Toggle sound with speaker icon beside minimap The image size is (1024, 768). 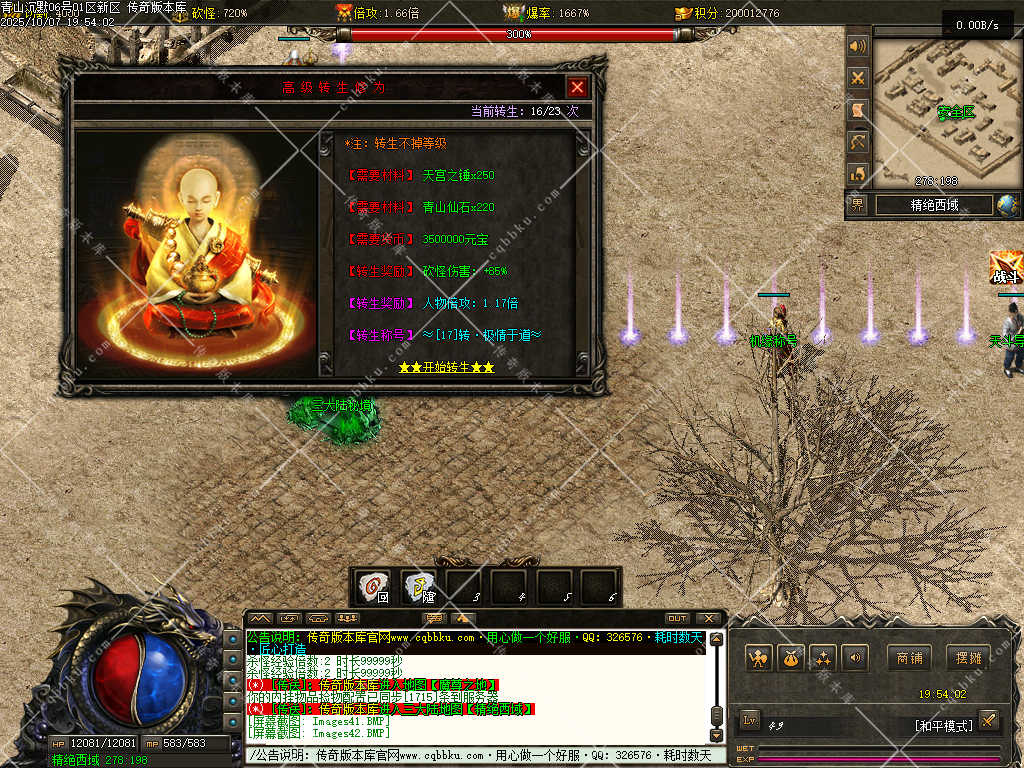857,46
